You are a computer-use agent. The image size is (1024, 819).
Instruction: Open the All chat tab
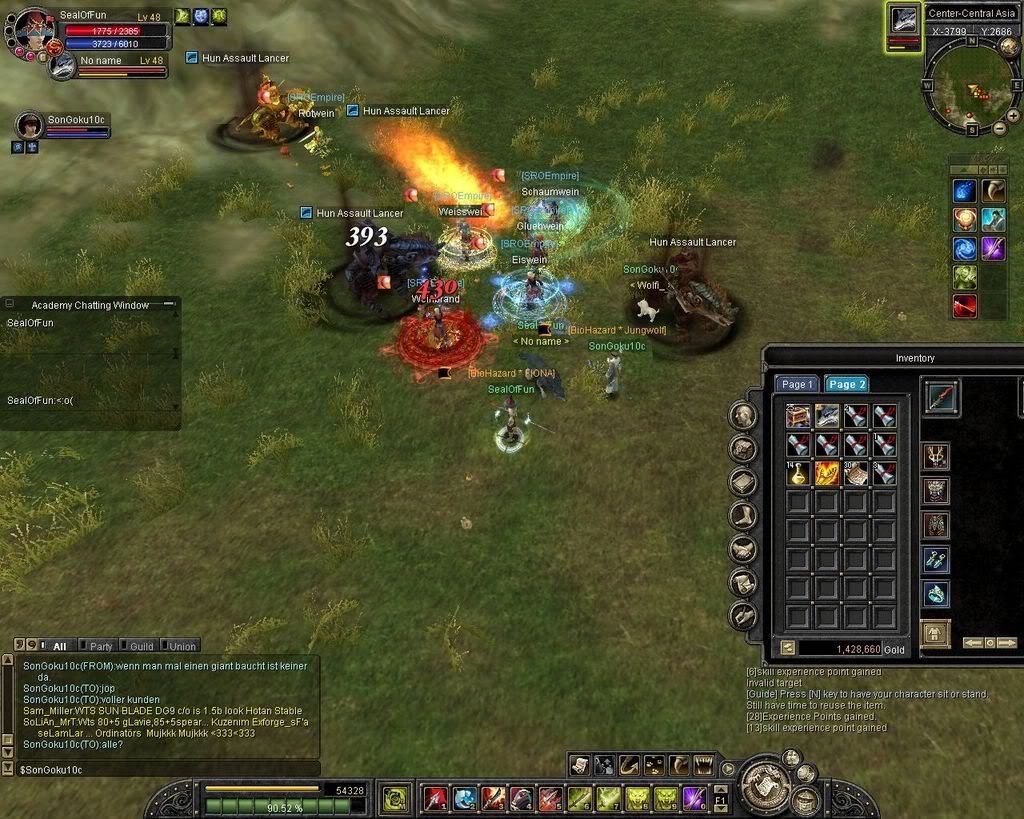click(59, 646)
